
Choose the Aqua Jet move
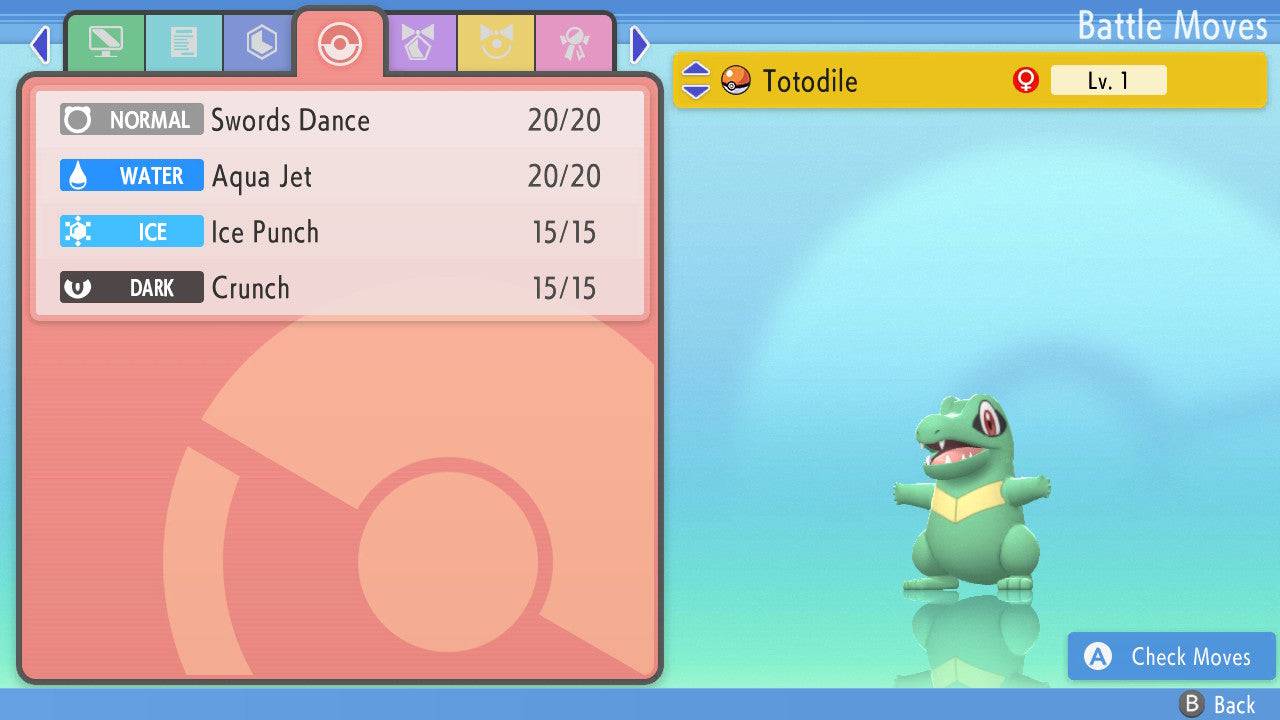tap(340, 176)
